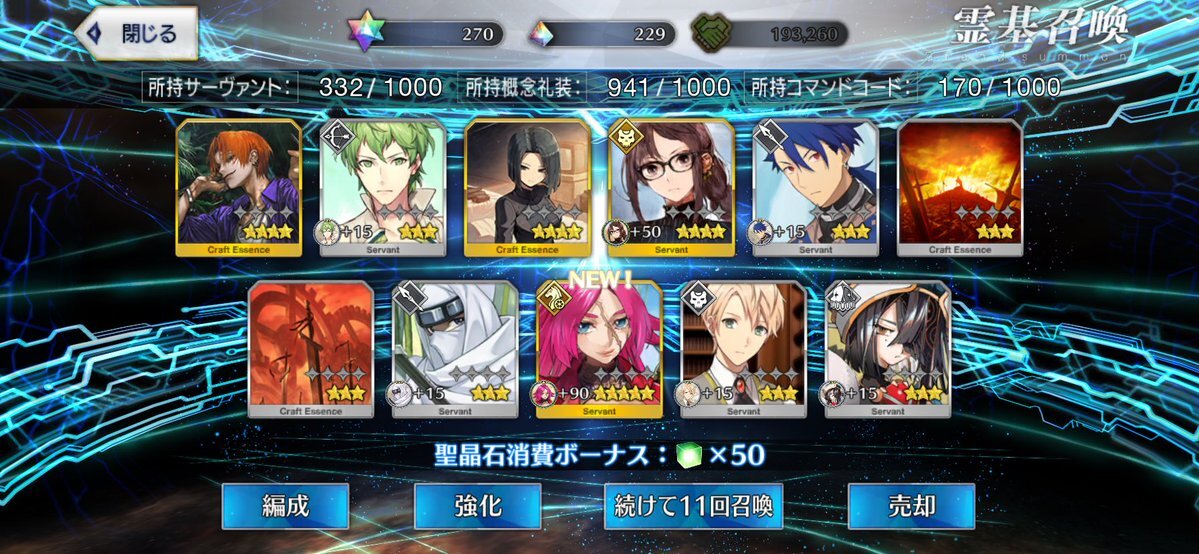The image size is (1199, 554).
Task: Select the orange-haired man Craft Essence card
Action: (238, 187)
